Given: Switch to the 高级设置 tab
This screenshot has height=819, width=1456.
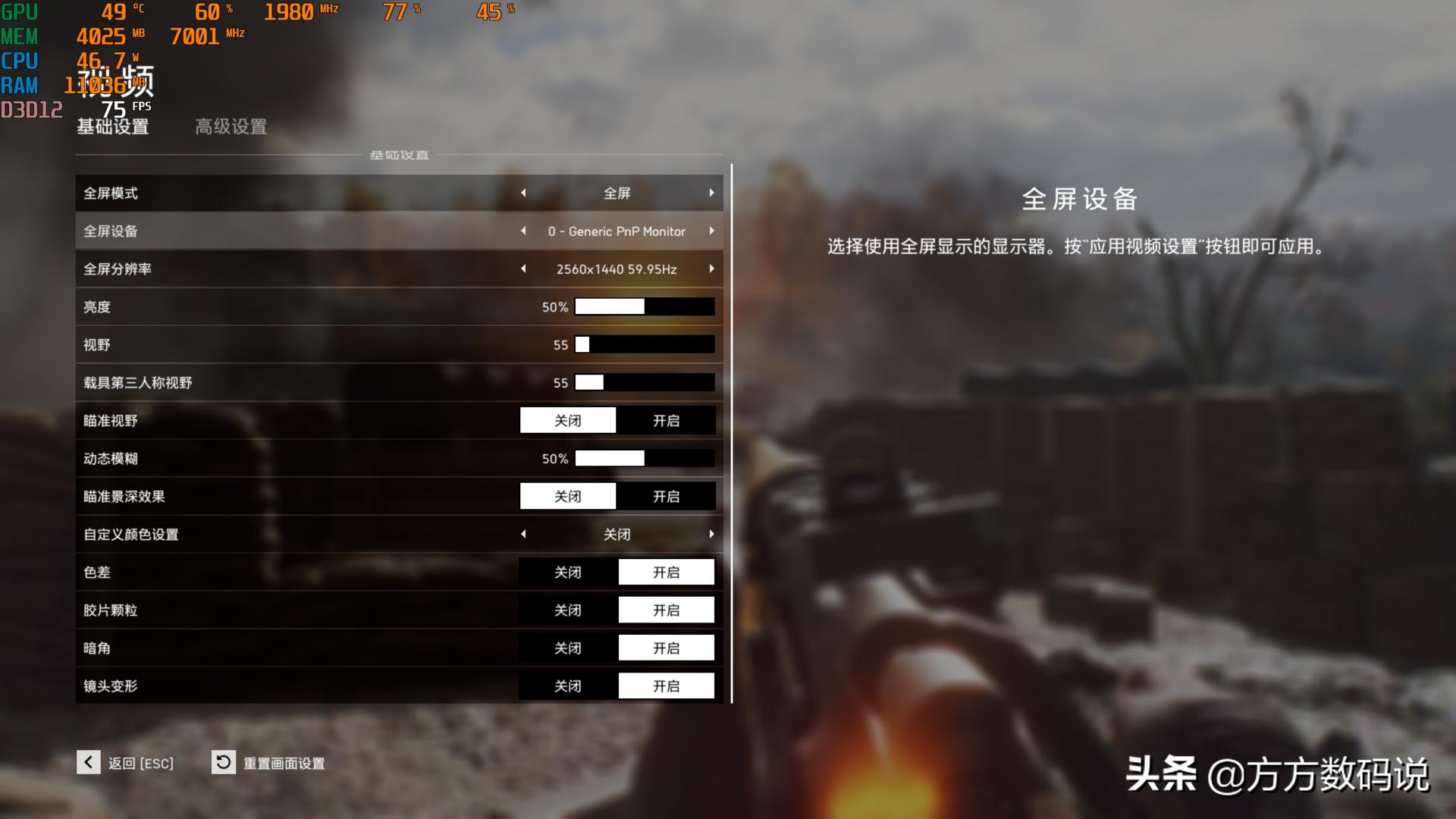Looking at the screenshot, I should 230,127.
